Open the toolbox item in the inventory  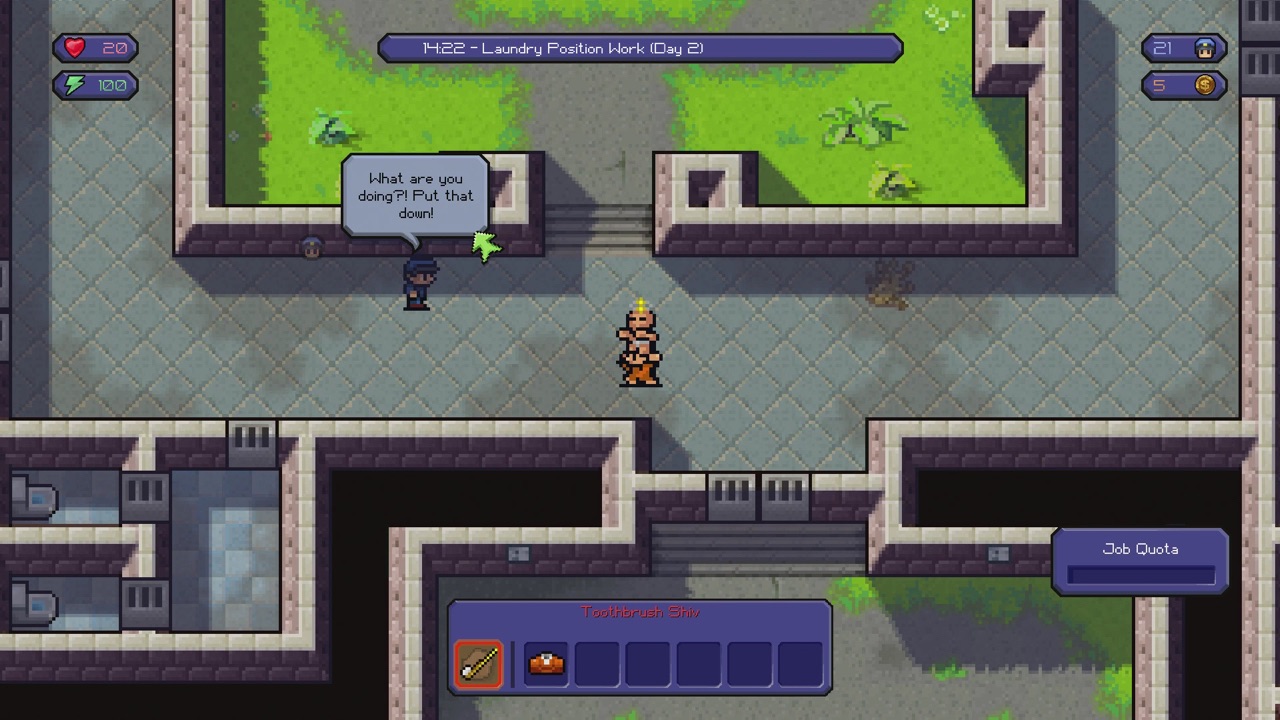[x=545, y=663]
